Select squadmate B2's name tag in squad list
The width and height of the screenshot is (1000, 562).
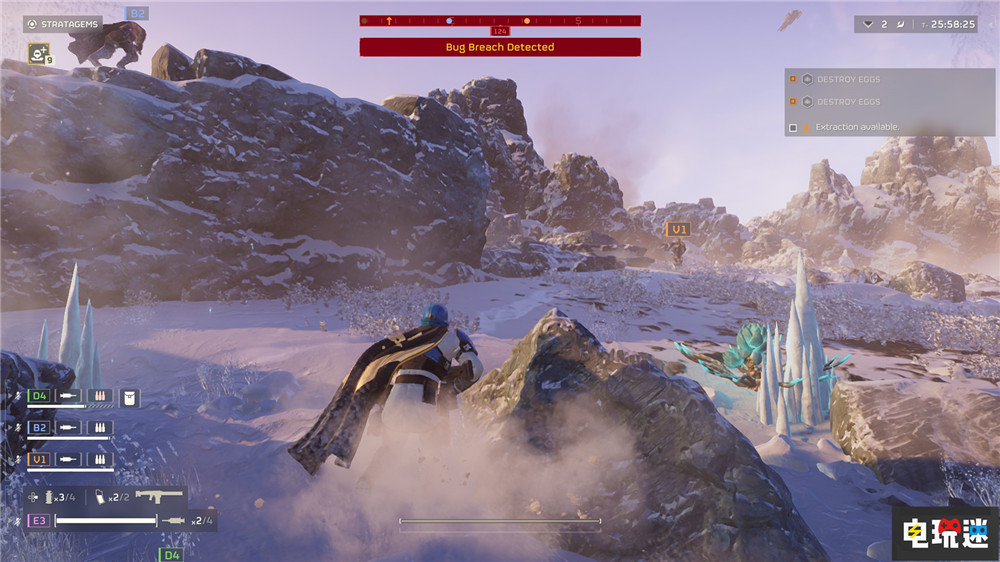[x=38, y=428]
